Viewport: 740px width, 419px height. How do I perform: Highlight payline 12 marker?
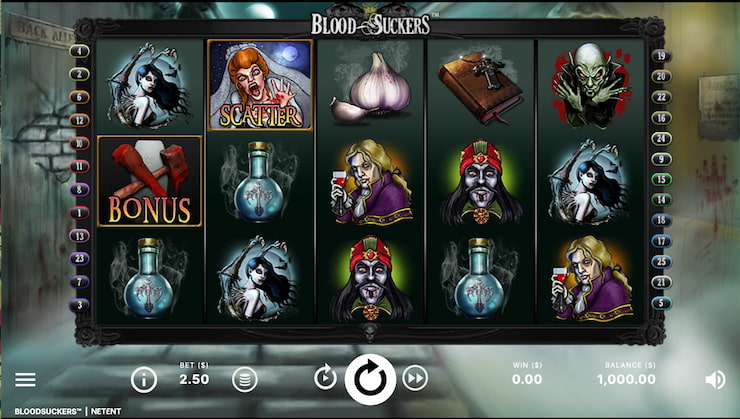click(79, 120)
